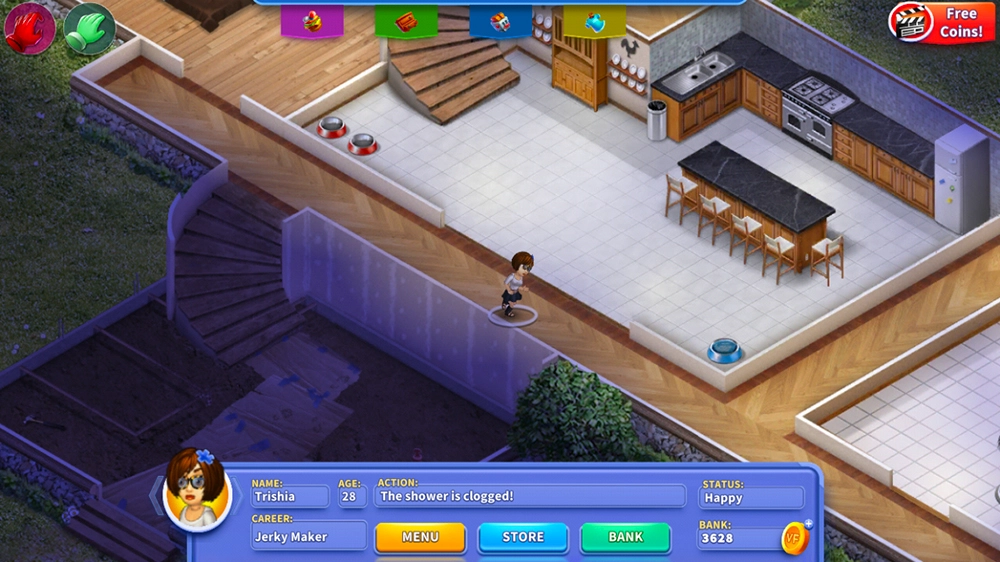
Task: Open the green BANK button
Action: 626,537
